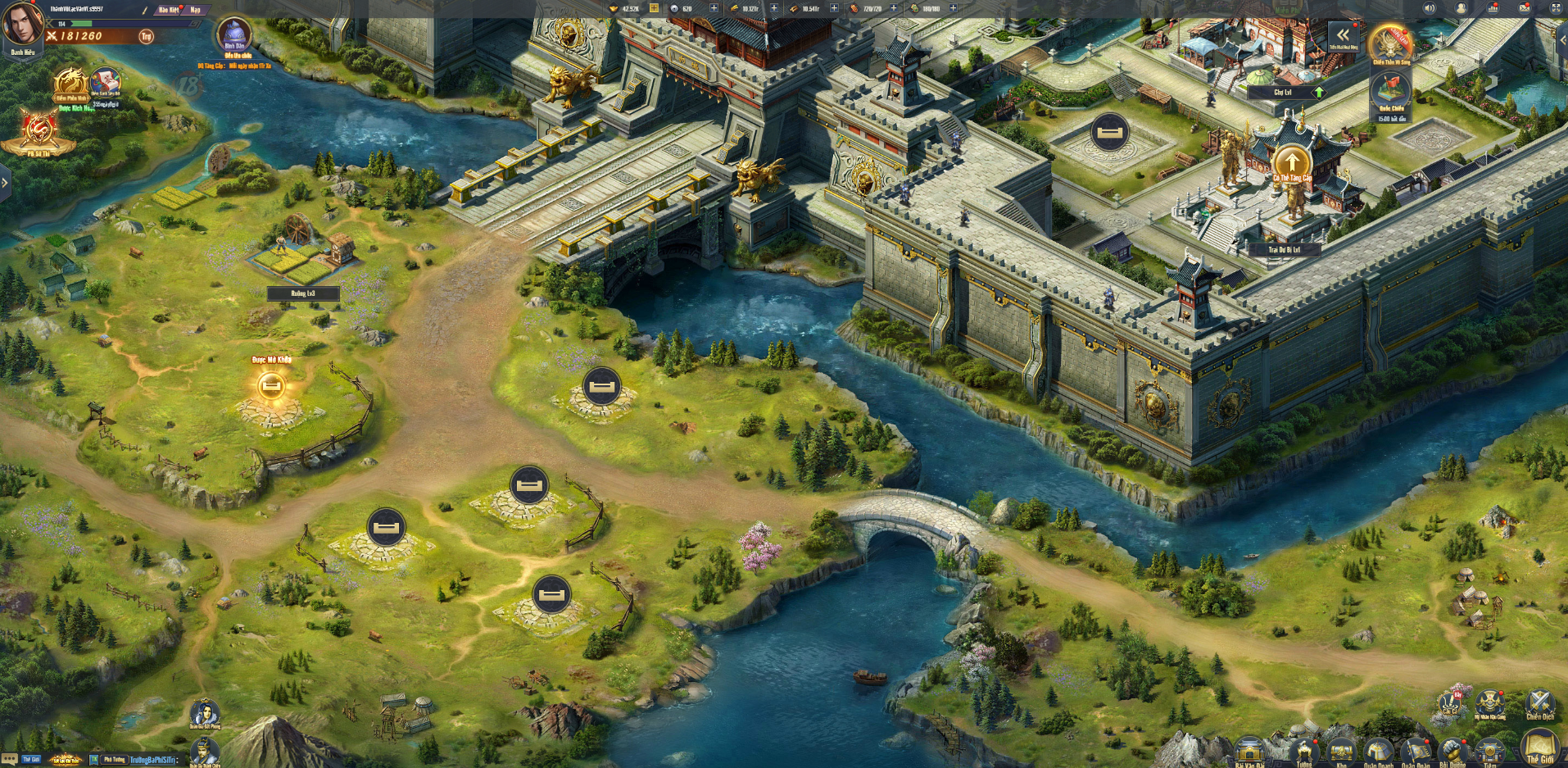Open the Mỹ Nhân Hậu Cung icon
Viewport: 1568px width, 768px height.
1489,703
